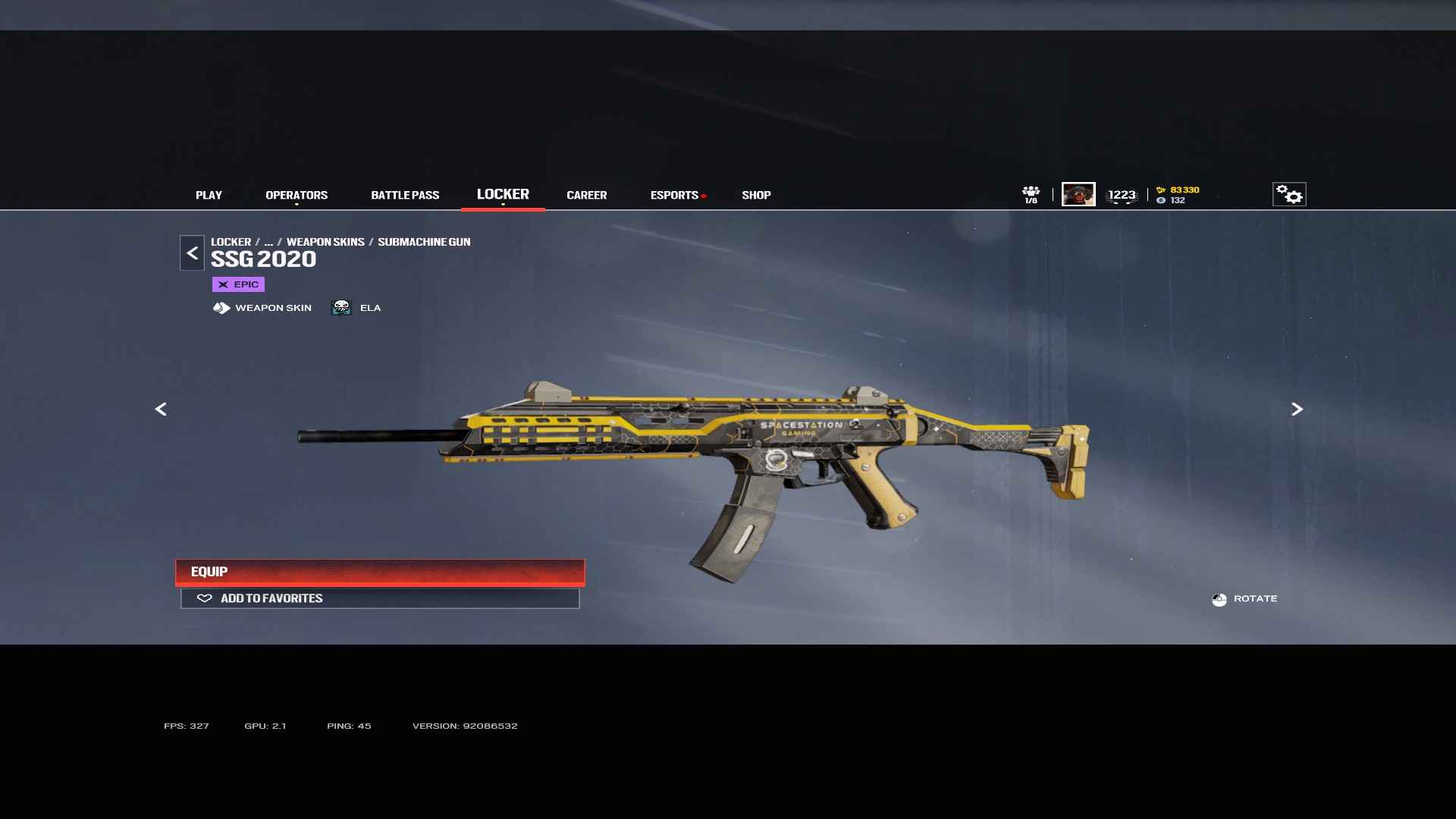
Task: Open Submachine Gun breadcrumb link
Action: (424, 242)
